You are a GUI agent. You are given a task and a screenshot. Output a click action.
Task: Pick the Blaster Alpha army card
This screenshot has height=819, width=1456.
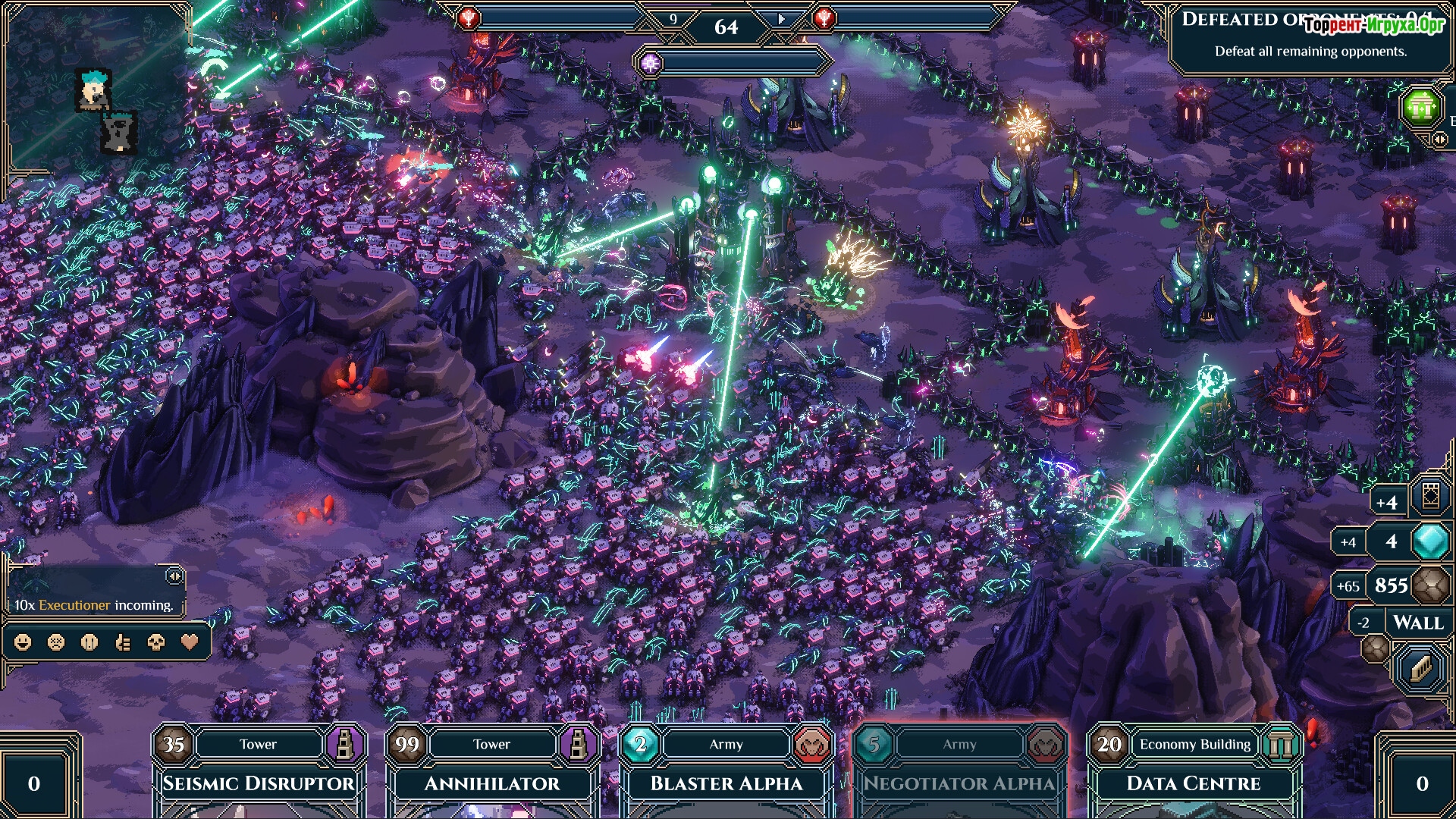pyautogui.click(x=726, y=781)
